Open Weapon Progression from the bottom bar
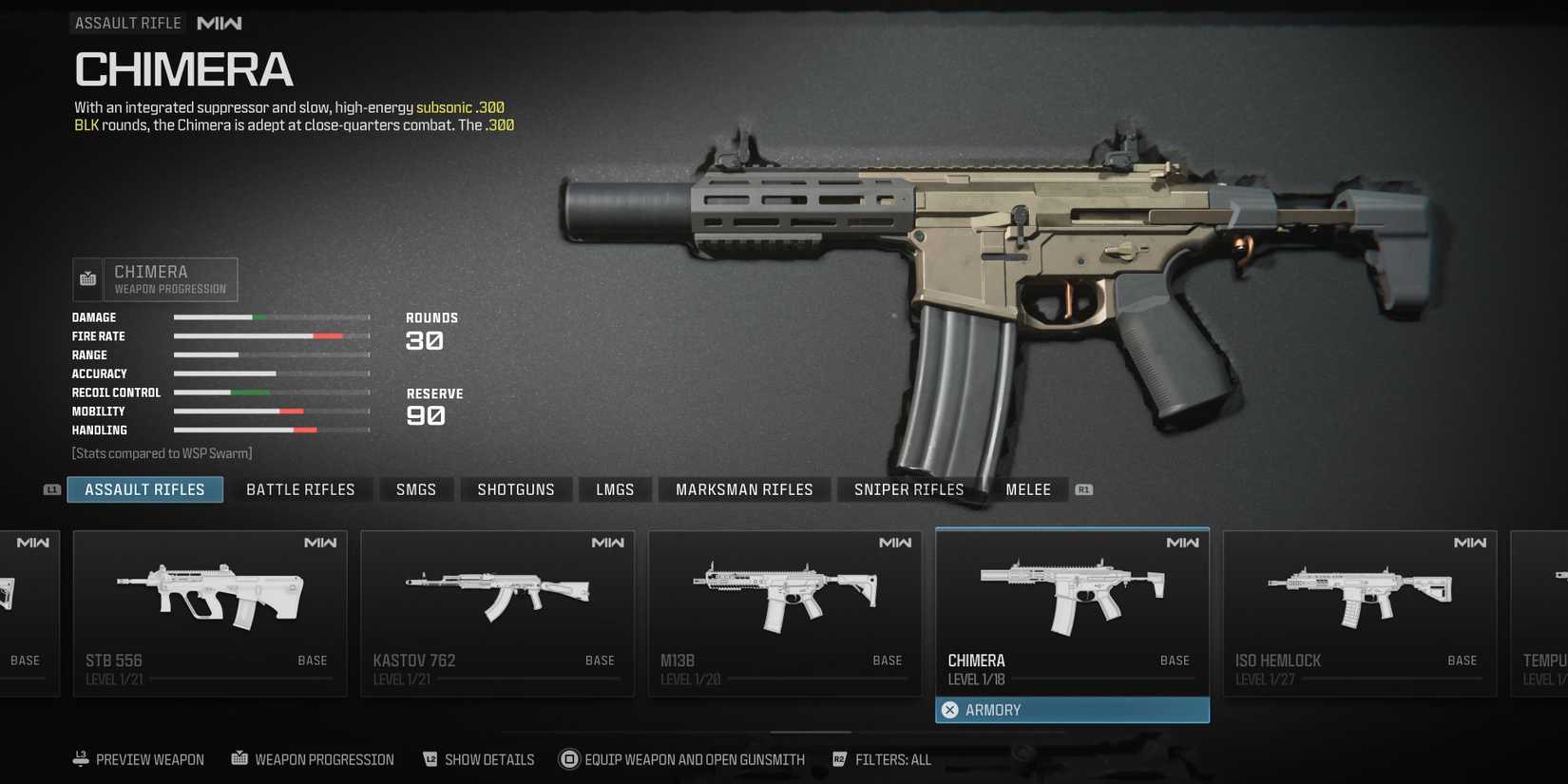Image resolution: width=1568 pixels, height=784 pixels. [x=313, y=759]
